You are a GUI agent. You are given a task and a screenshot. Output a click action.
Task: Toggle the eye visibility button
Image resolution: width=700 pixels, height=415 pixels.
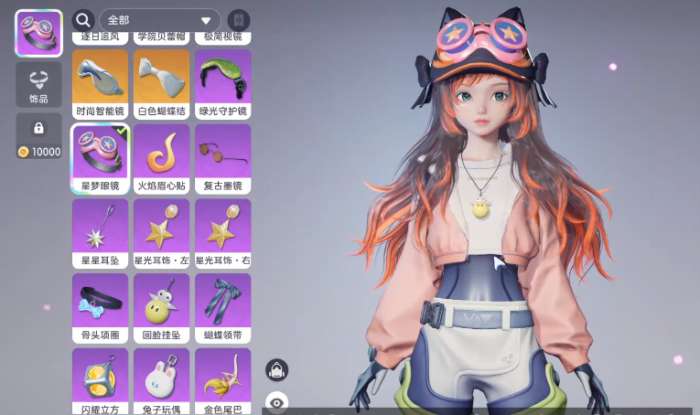(x=277, y=405)
